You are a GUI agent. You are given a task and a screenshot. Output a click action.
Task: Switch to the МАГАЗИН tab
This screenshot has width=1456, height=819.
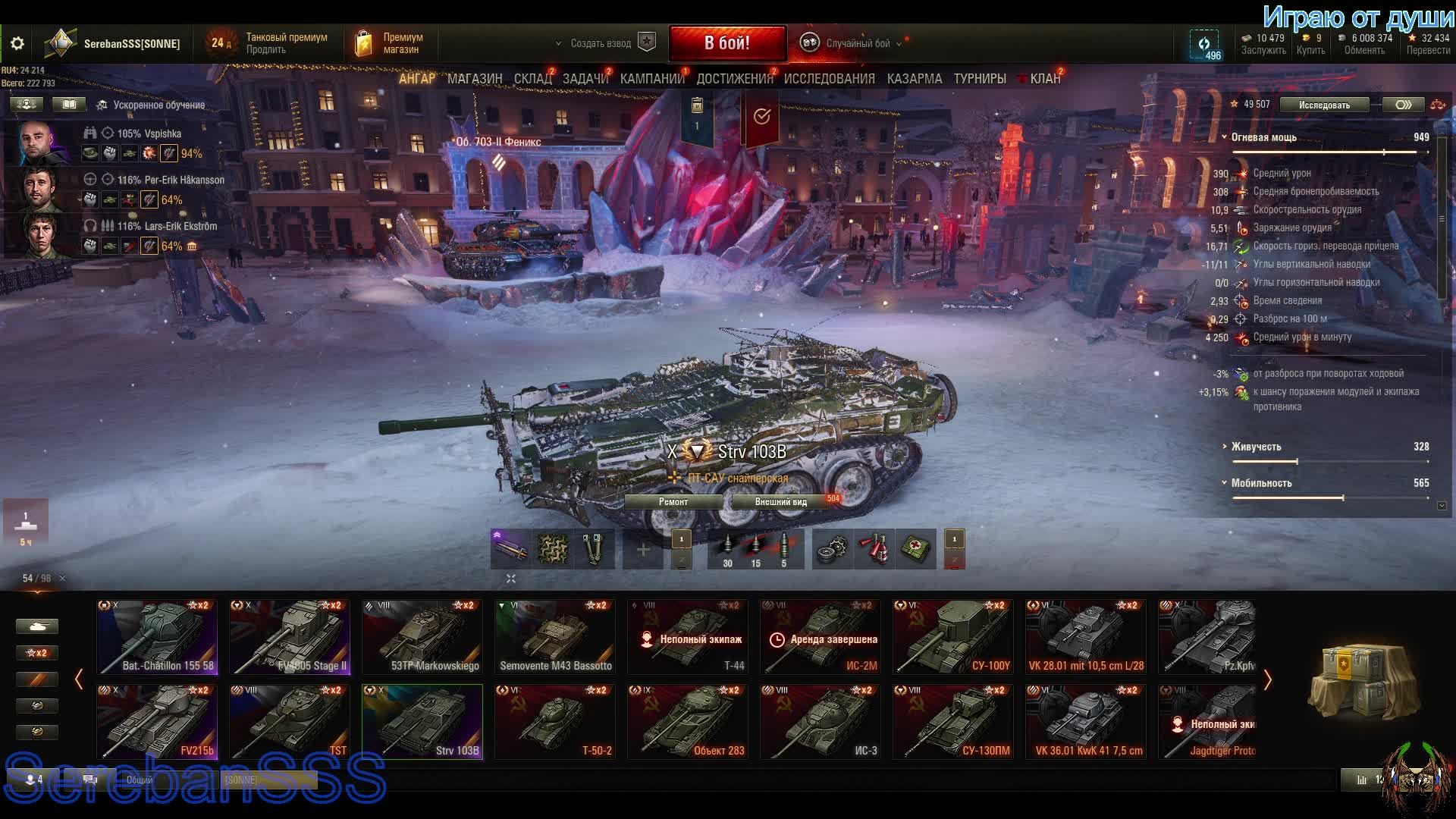point(475,79)
